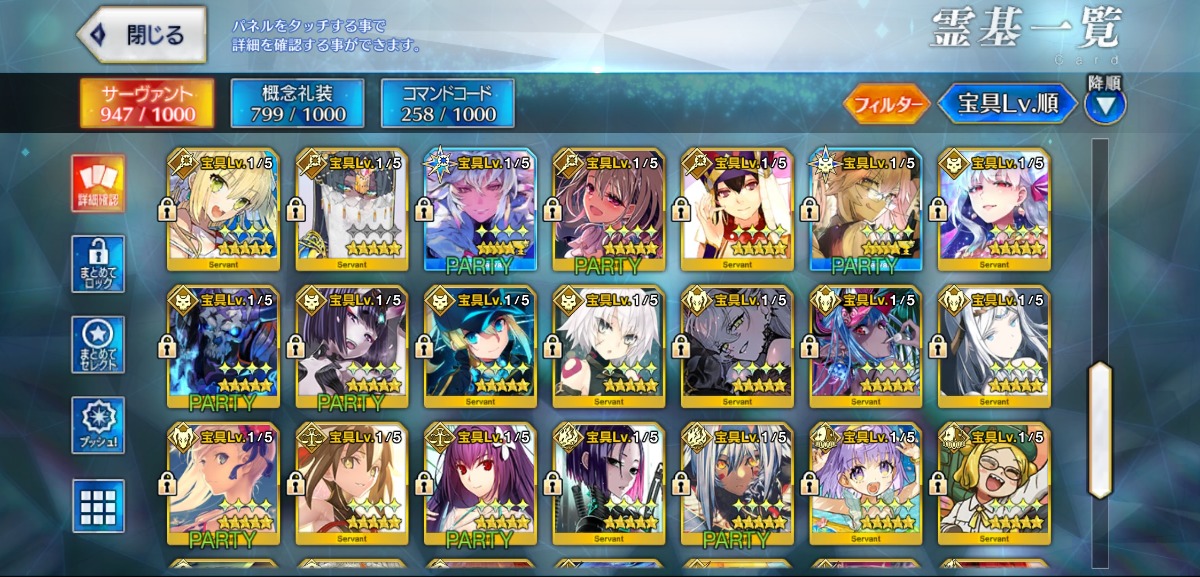This screenshot has height=577, width=1200.
Task: Select the purple long-haired servant with red eyes
Action: [x=480, y=484]
